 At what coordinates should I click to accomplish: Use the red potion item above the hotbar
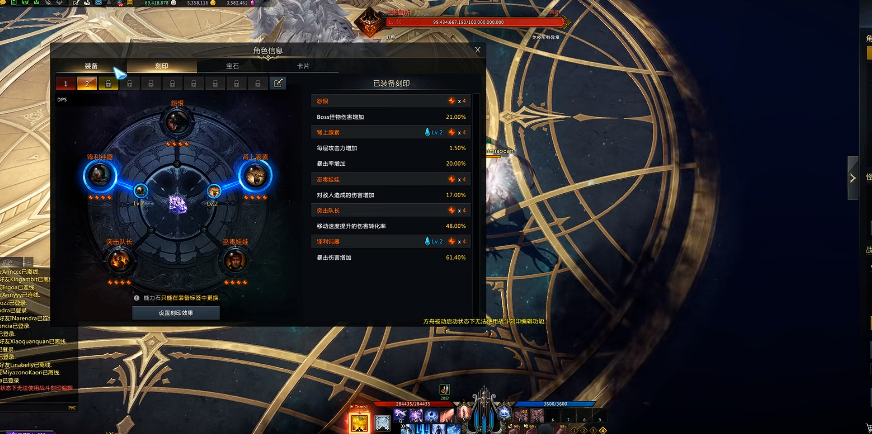tap(443, 390)
